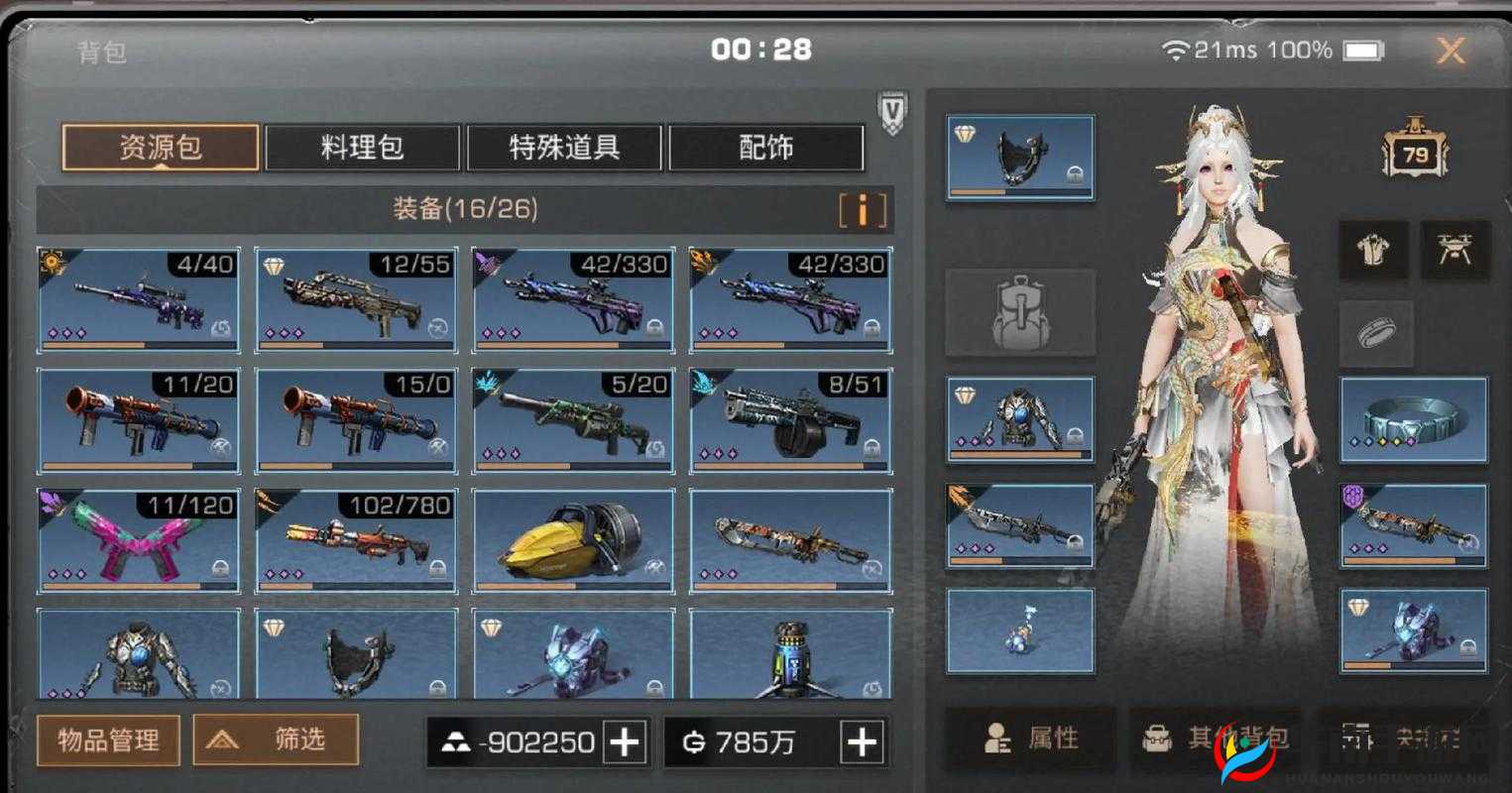This screenshot has height=793, width=1512.
Task: Select the sniper rifle with 4/40 ammo
Action: 138,299
